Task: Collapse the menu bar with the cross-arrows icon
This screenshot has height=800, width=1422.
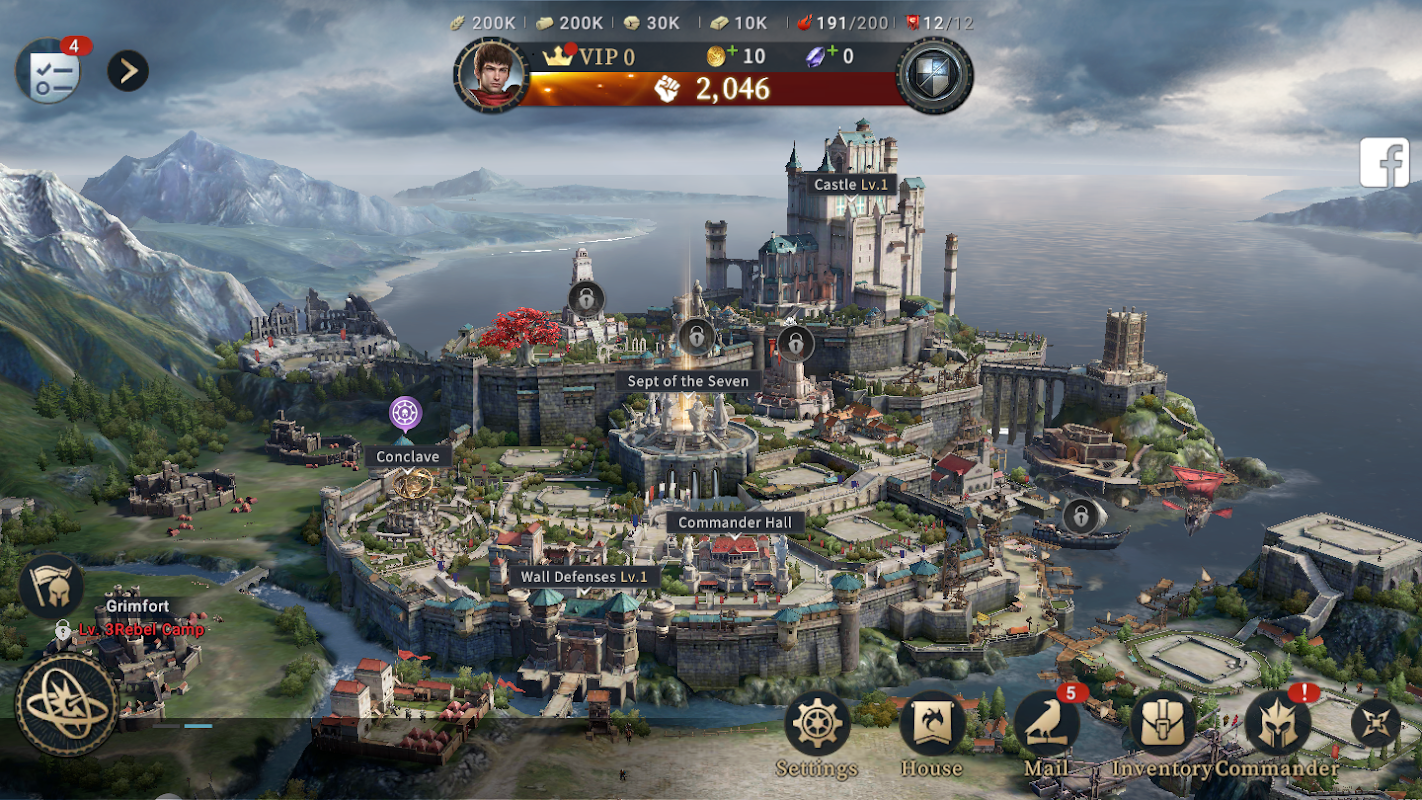Action: click(x=1376, y=723)
